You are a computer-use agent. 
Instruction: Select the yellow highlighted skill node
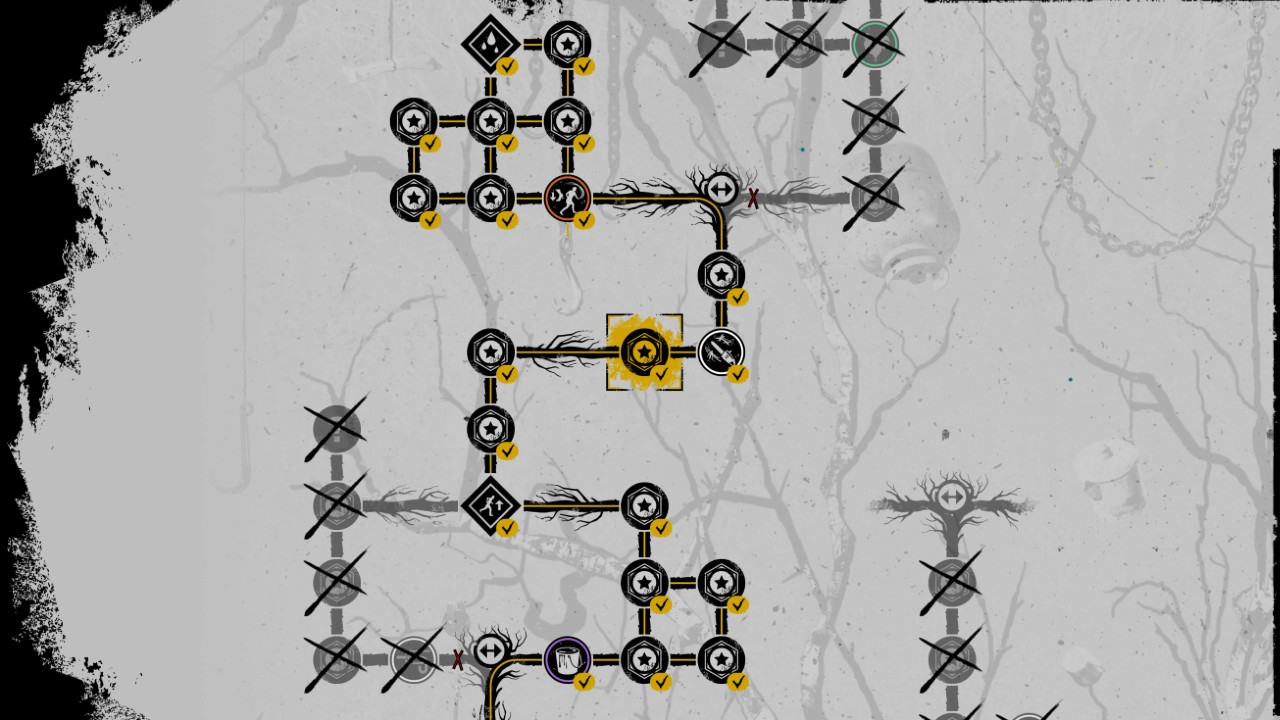pos(644,352)
